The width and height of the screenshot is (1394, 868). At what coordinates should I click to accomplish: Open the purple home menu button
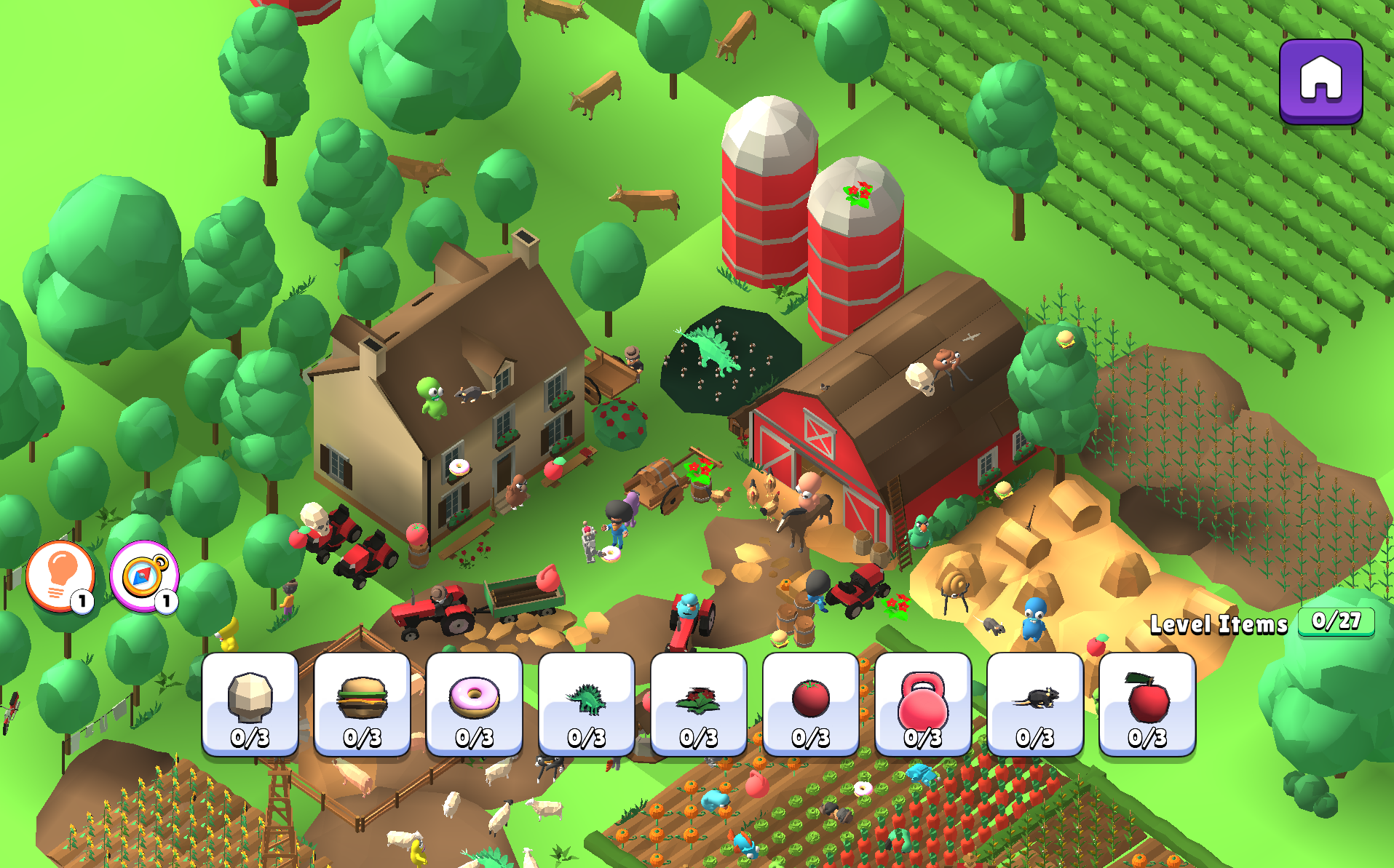(x=1320, y=81)
